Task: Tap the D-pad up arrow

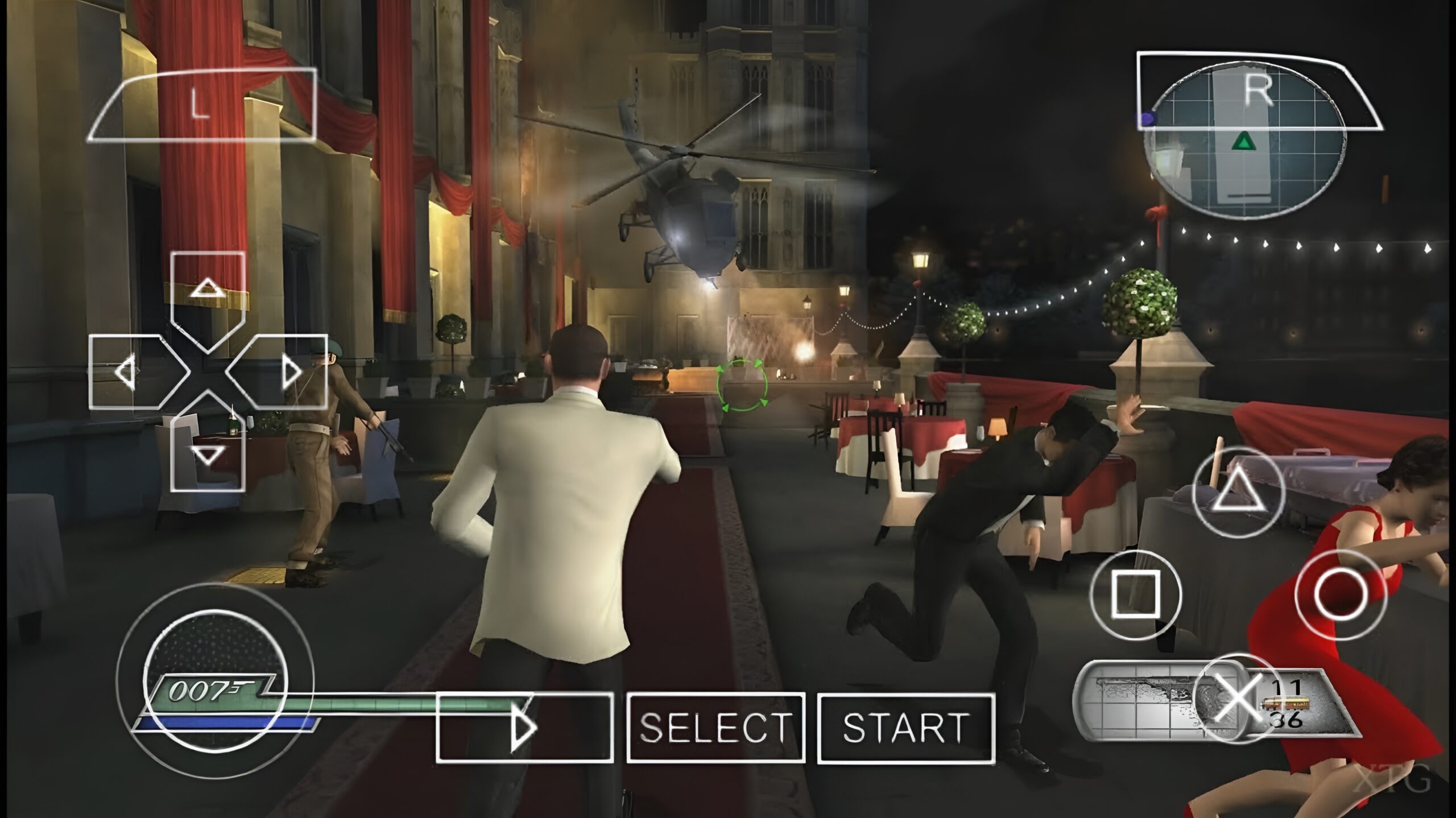Action: (x=208, y=287)
